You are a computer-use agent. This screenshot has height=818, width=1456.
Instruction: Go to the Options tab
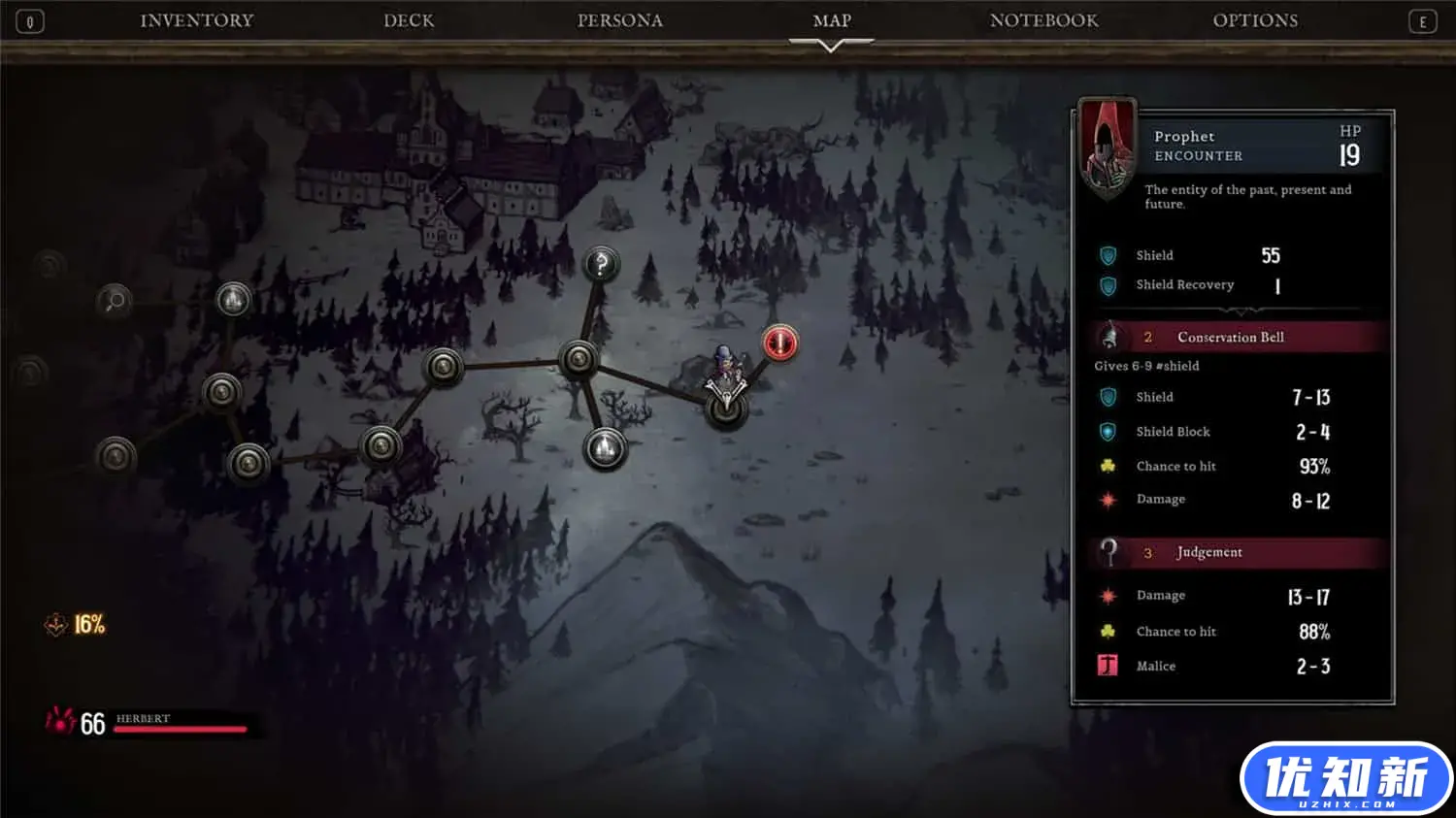[1255, 20]
